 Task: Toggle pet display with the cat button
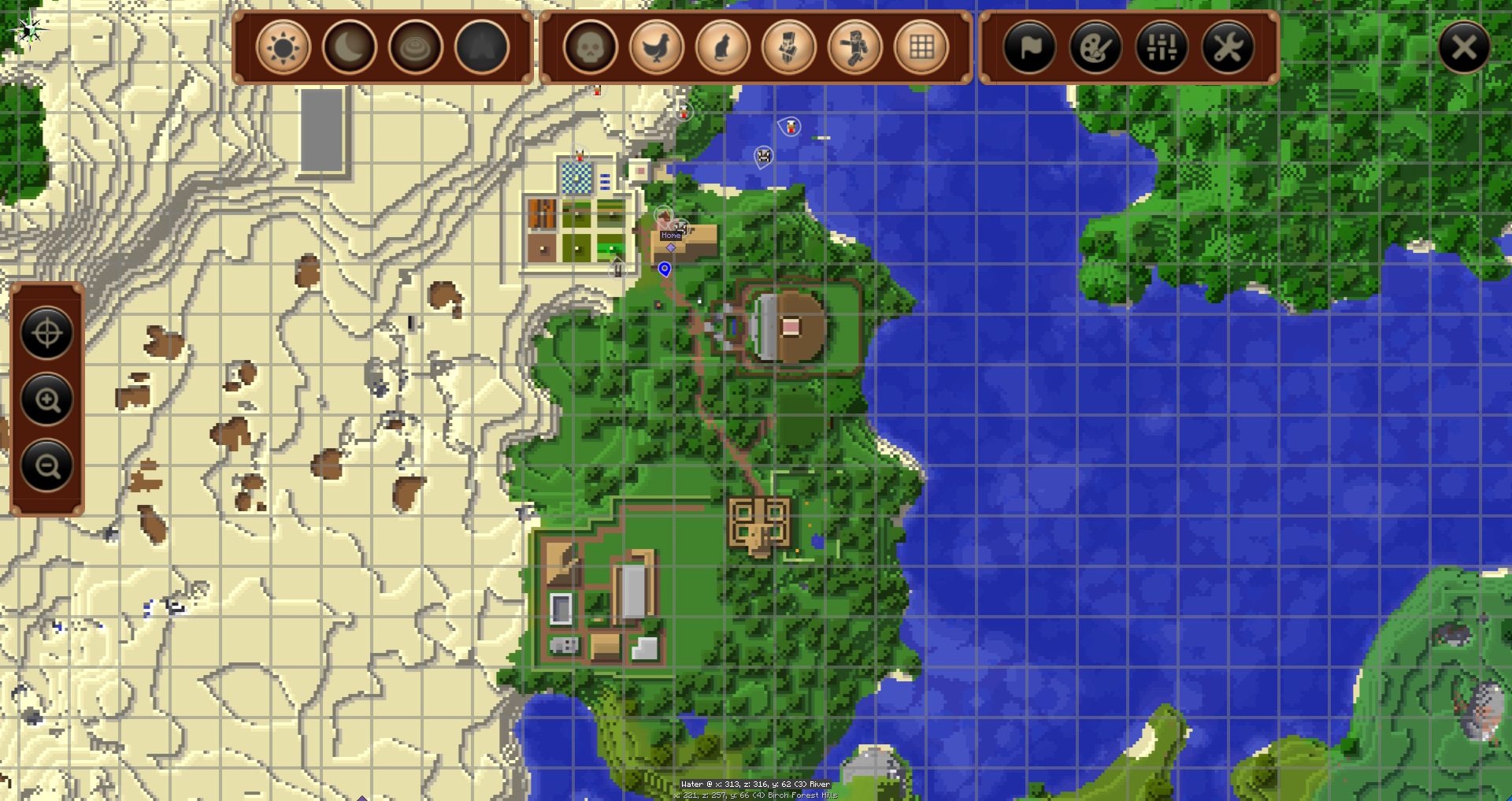pos(723,48)
